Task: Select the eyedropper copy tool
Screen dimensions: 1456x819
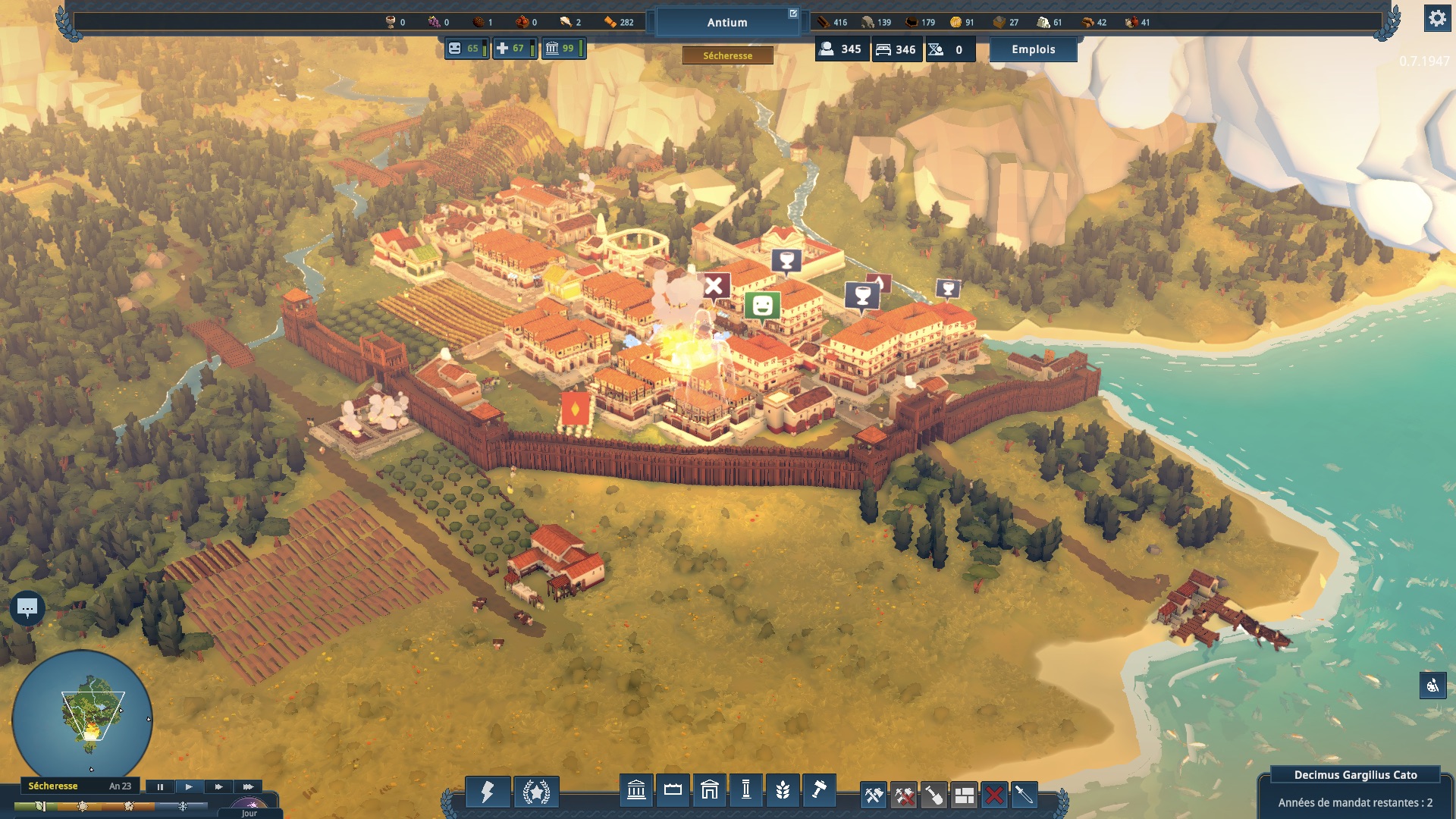Action: tap(1024, 795)
